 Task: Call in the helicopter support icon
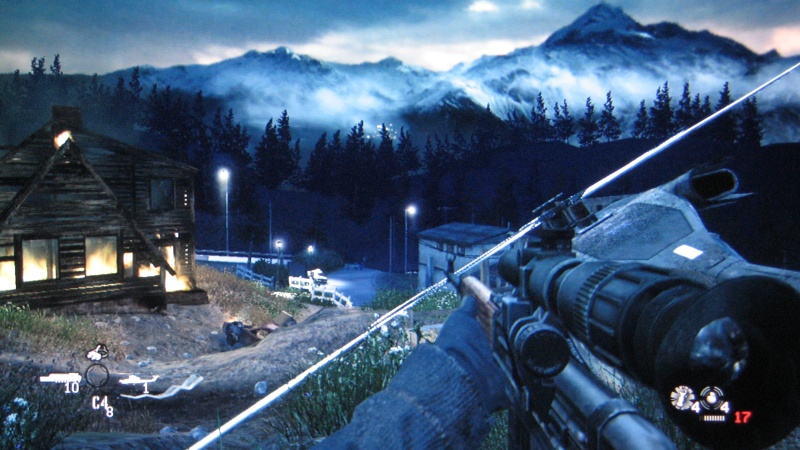137,379
